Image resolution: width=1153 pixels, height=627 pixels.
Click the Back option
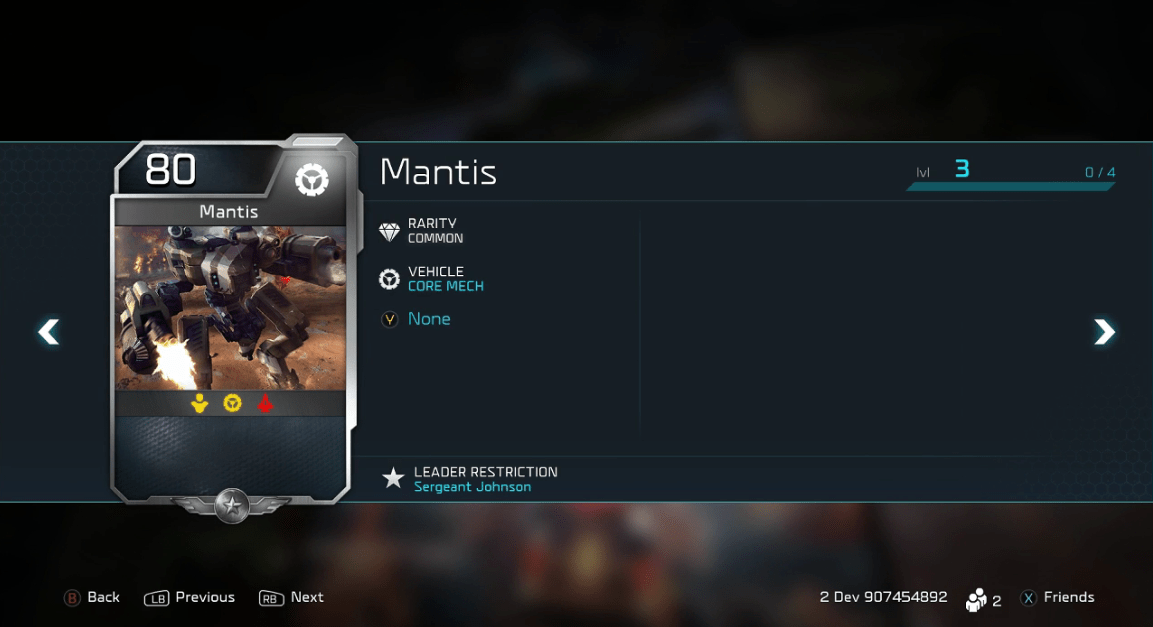(x=92, y=597)
